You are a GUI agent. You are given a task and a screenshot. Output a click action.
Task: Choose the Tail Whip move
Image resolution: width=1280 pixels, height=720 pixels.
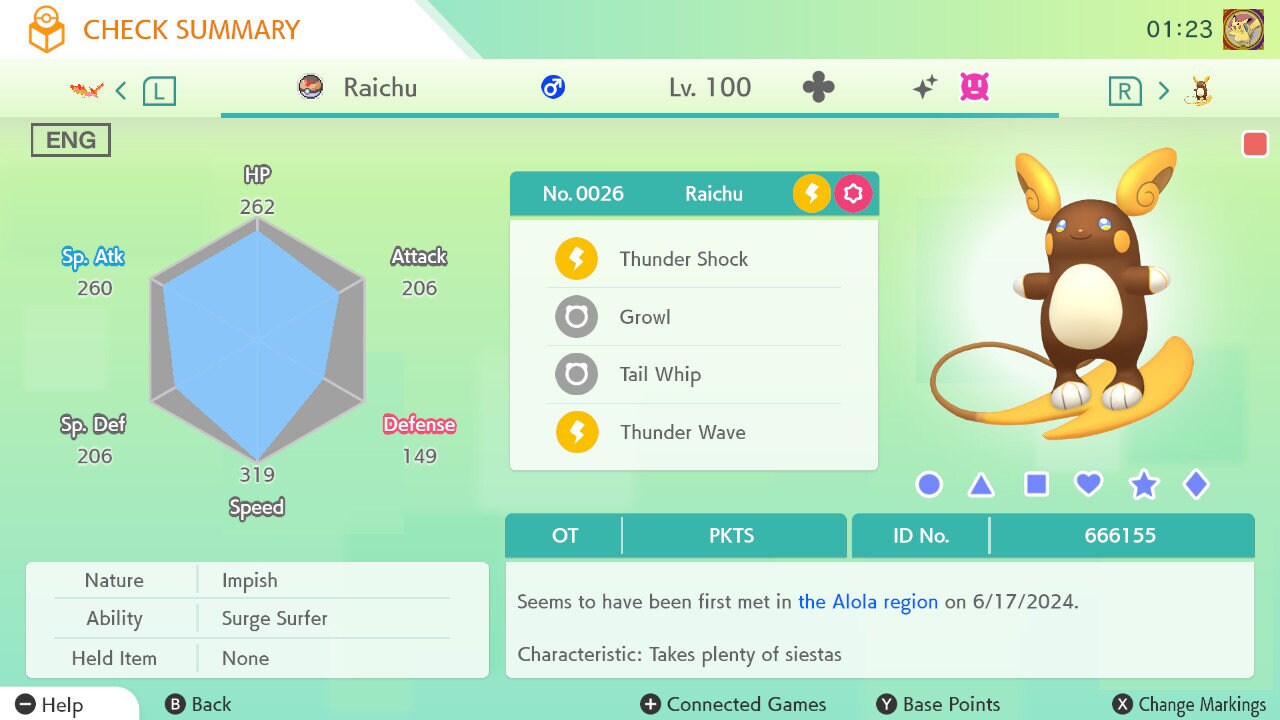tap(660, 375)
